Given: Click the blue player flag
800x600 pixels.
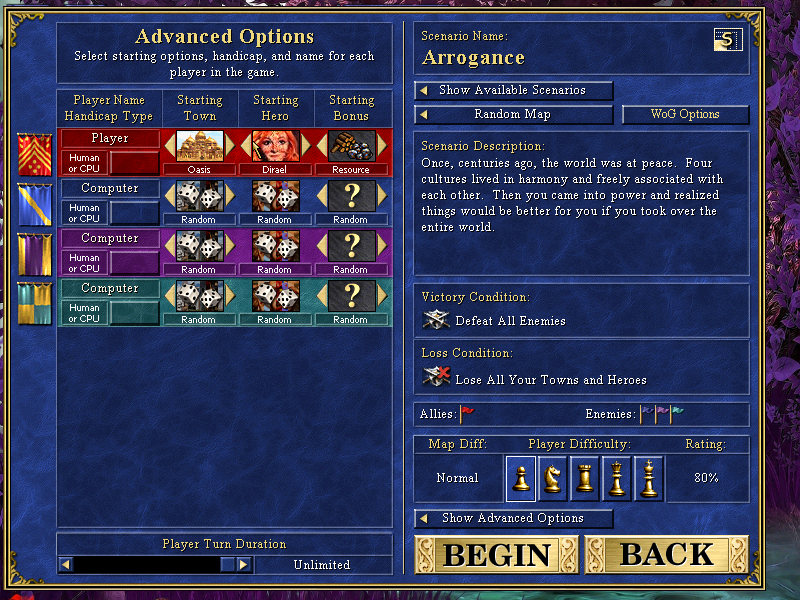Looking at the screenshot, I should pyautogui.click(x=35, y=203).
